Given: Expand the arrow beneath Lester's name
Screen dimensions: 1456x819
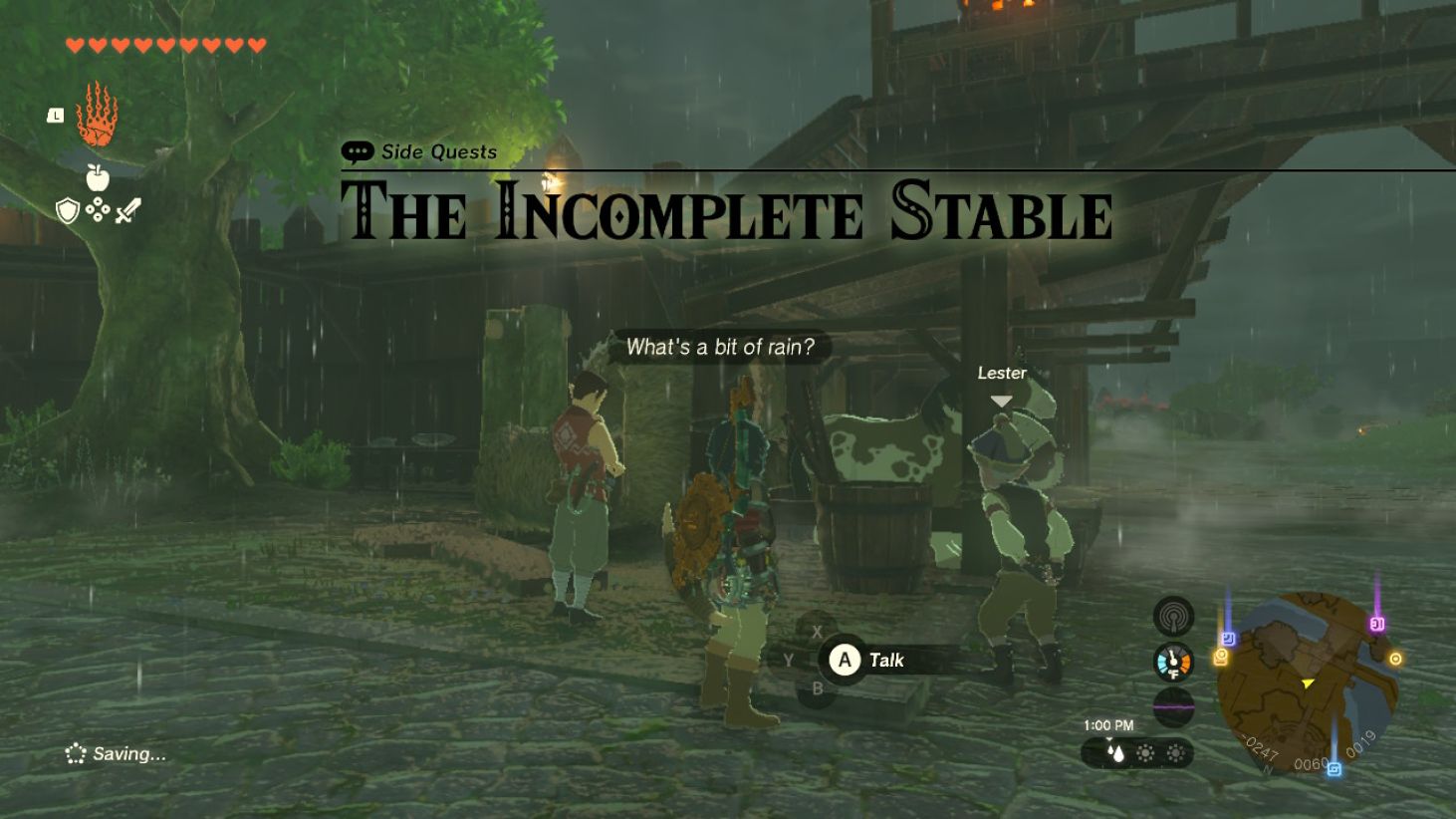Looking at the screenshot, I should click(x=1000, y=399).
